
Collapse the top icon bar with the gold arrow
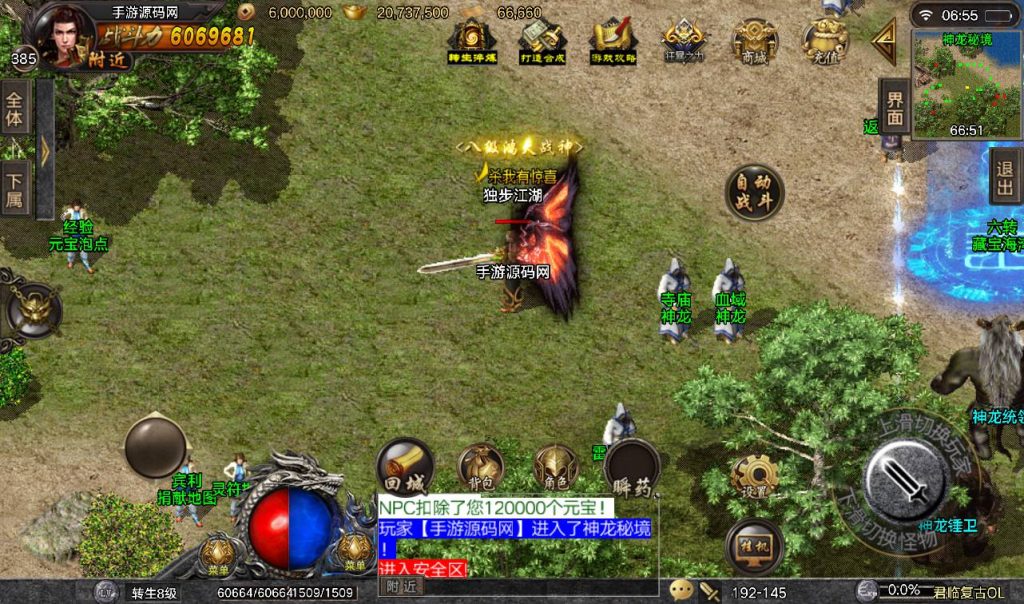[884, 42]
